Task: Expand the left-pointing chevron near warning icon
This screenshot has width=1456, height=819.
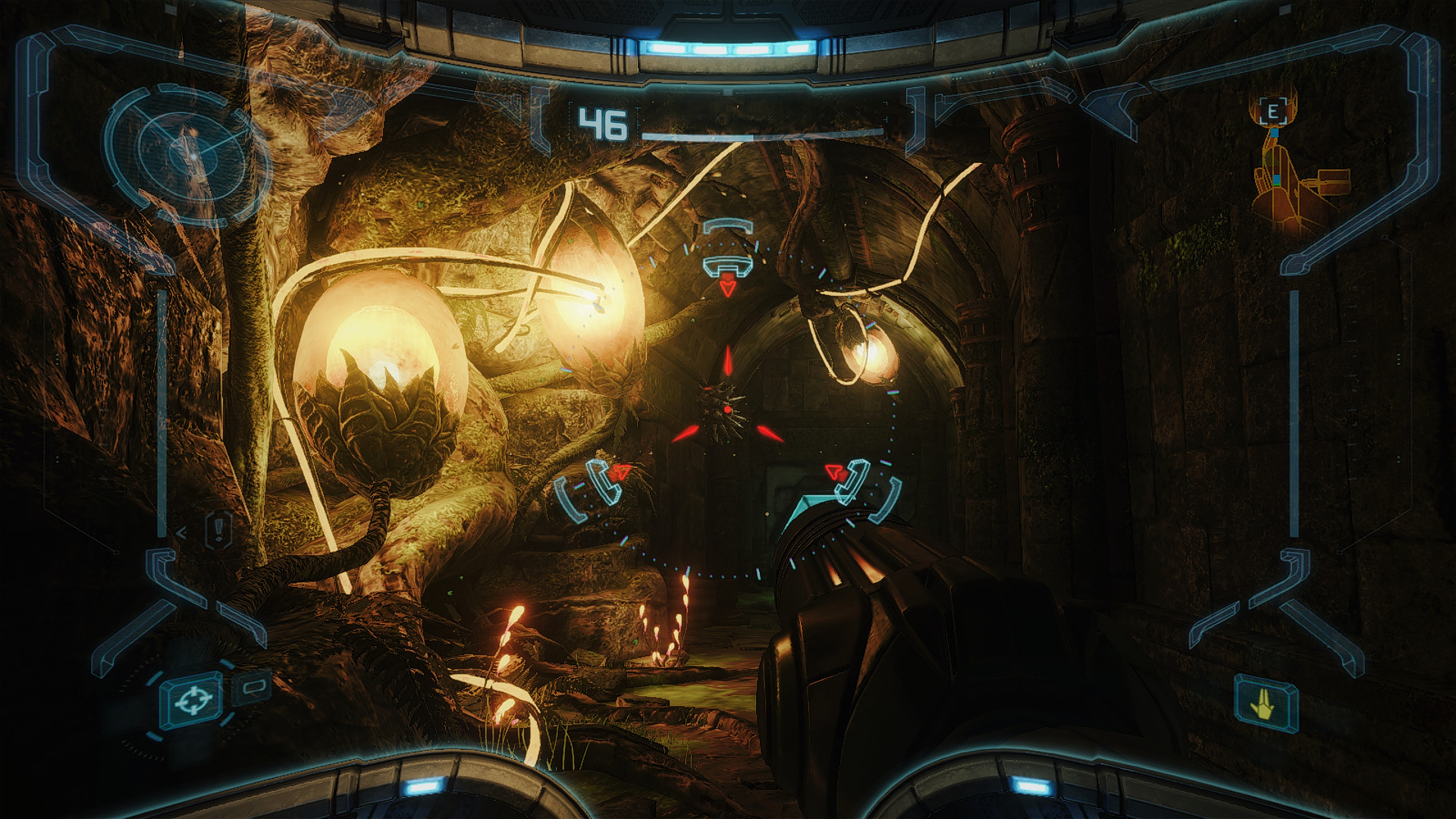Action: pyautogui.click(x=182, y=532)
